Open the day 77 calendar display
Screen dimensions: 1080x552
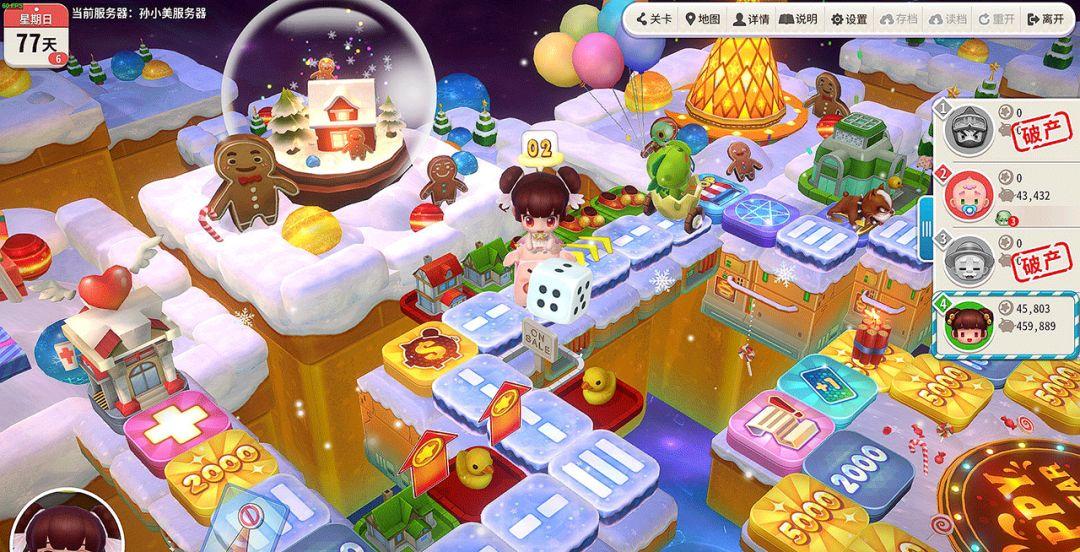[x=35, y=40]
